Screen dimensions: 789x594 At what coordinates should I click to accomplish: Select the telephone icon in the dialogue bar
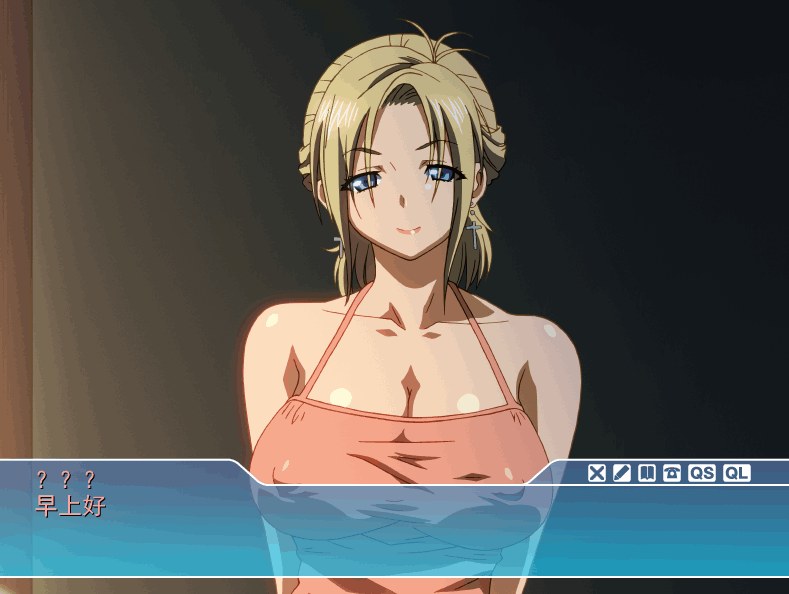[672, 473]
